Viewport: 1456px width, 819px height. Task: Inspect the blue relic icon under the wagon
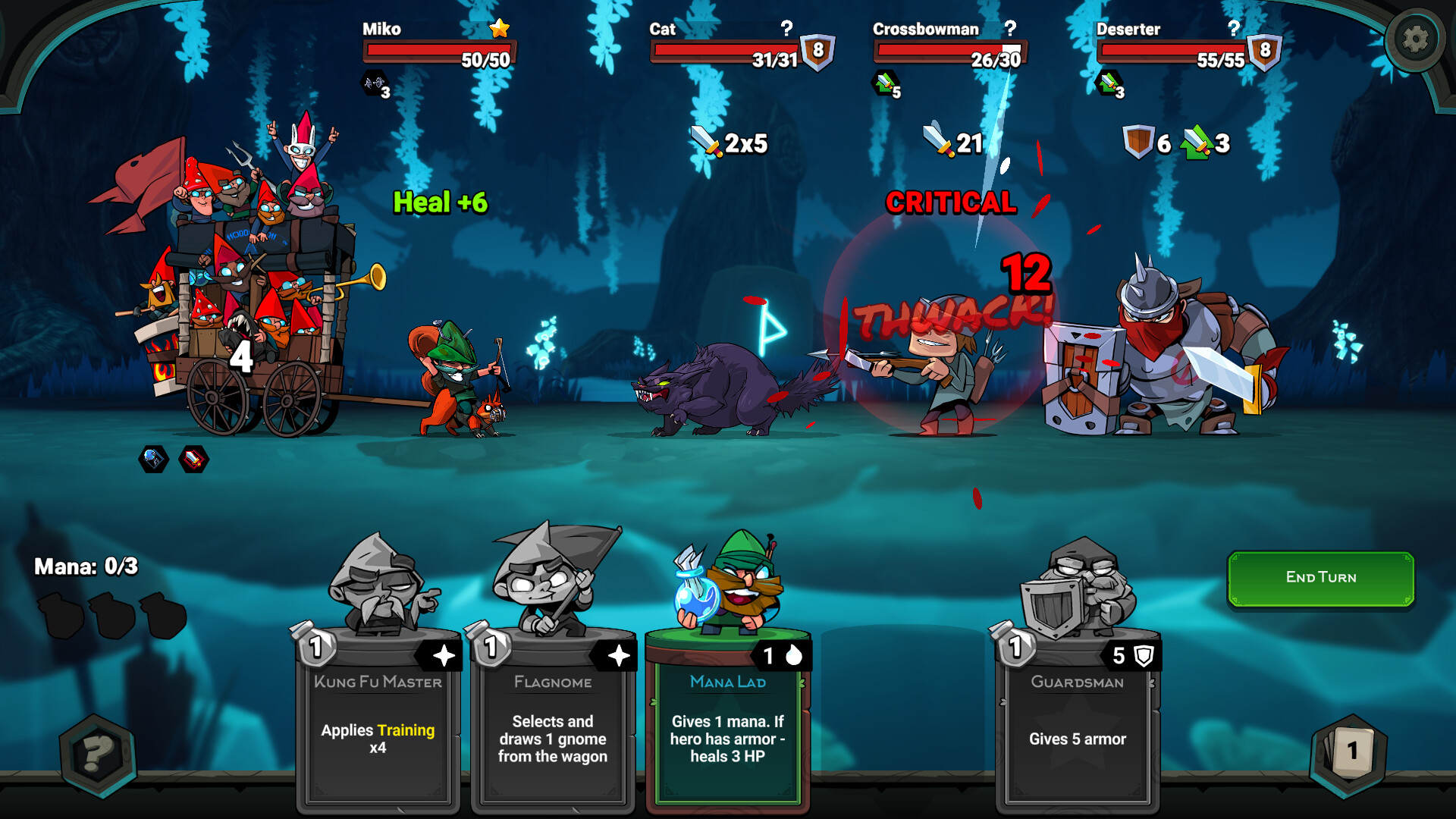tap(153, 459)
